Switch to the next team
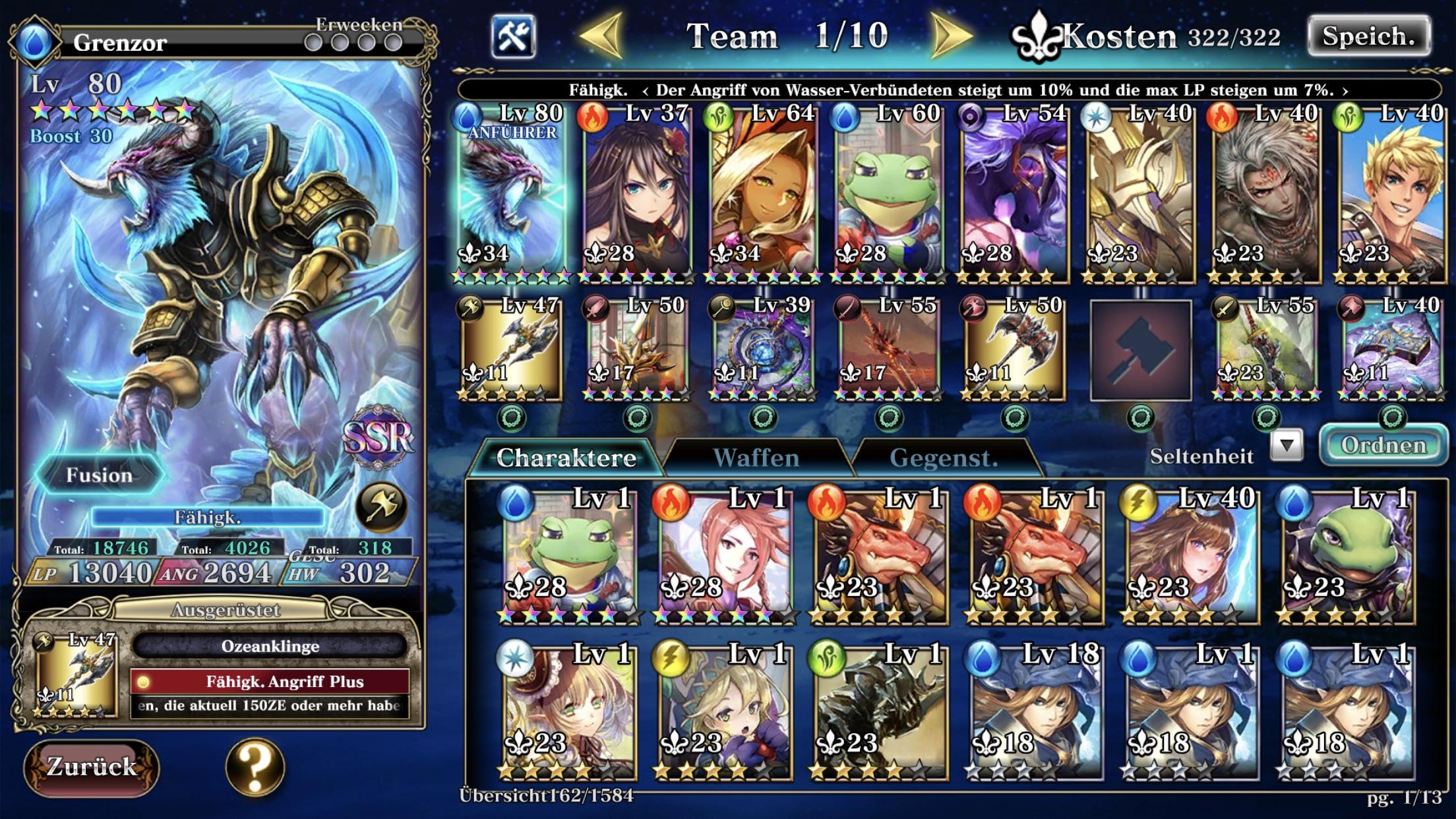Screen dimensions: 1456x819 (x=952, y=36)
